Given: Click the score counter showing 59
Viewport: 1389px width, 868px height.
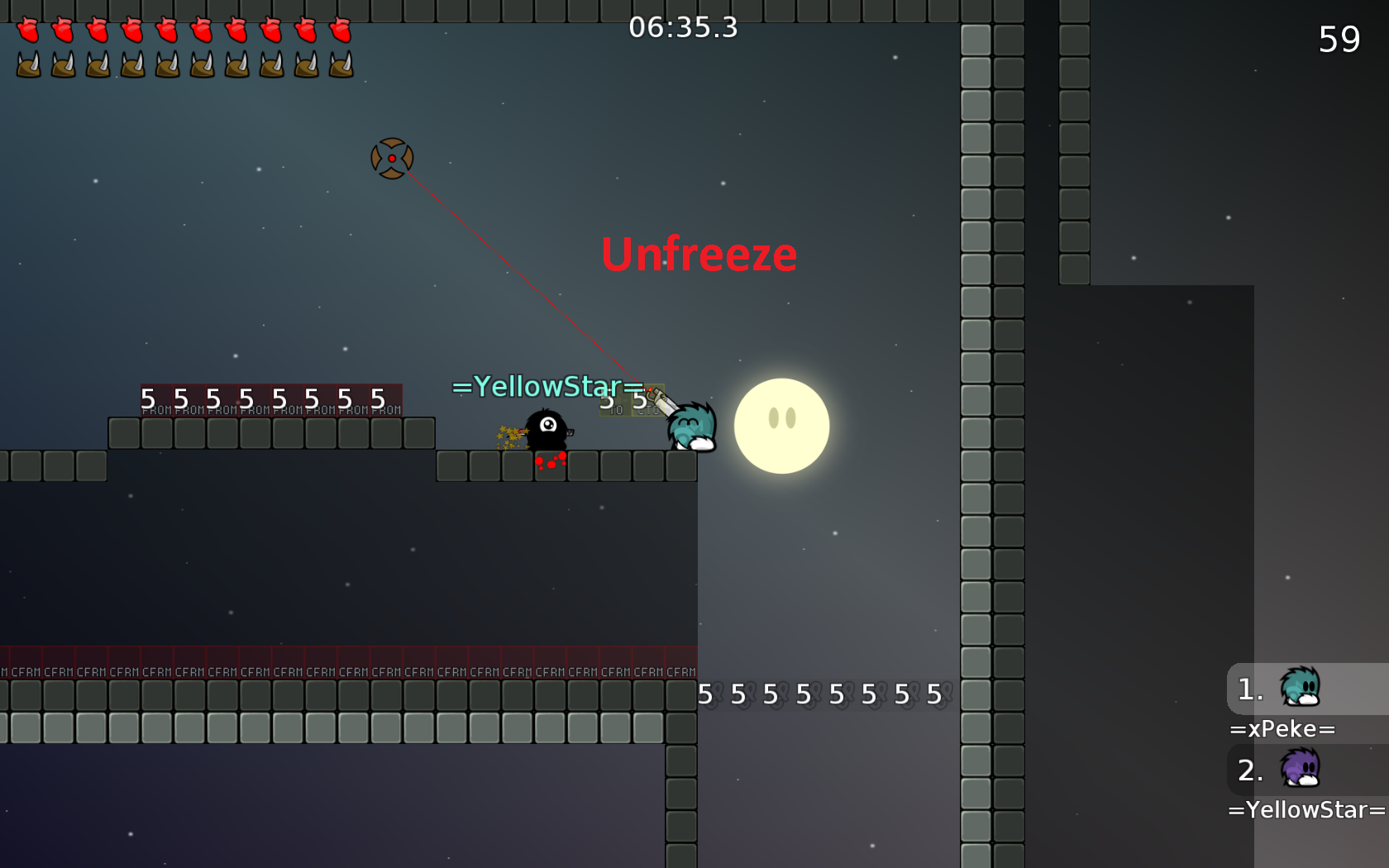Looking at the screenshot, I should [x=1341, y=39].
